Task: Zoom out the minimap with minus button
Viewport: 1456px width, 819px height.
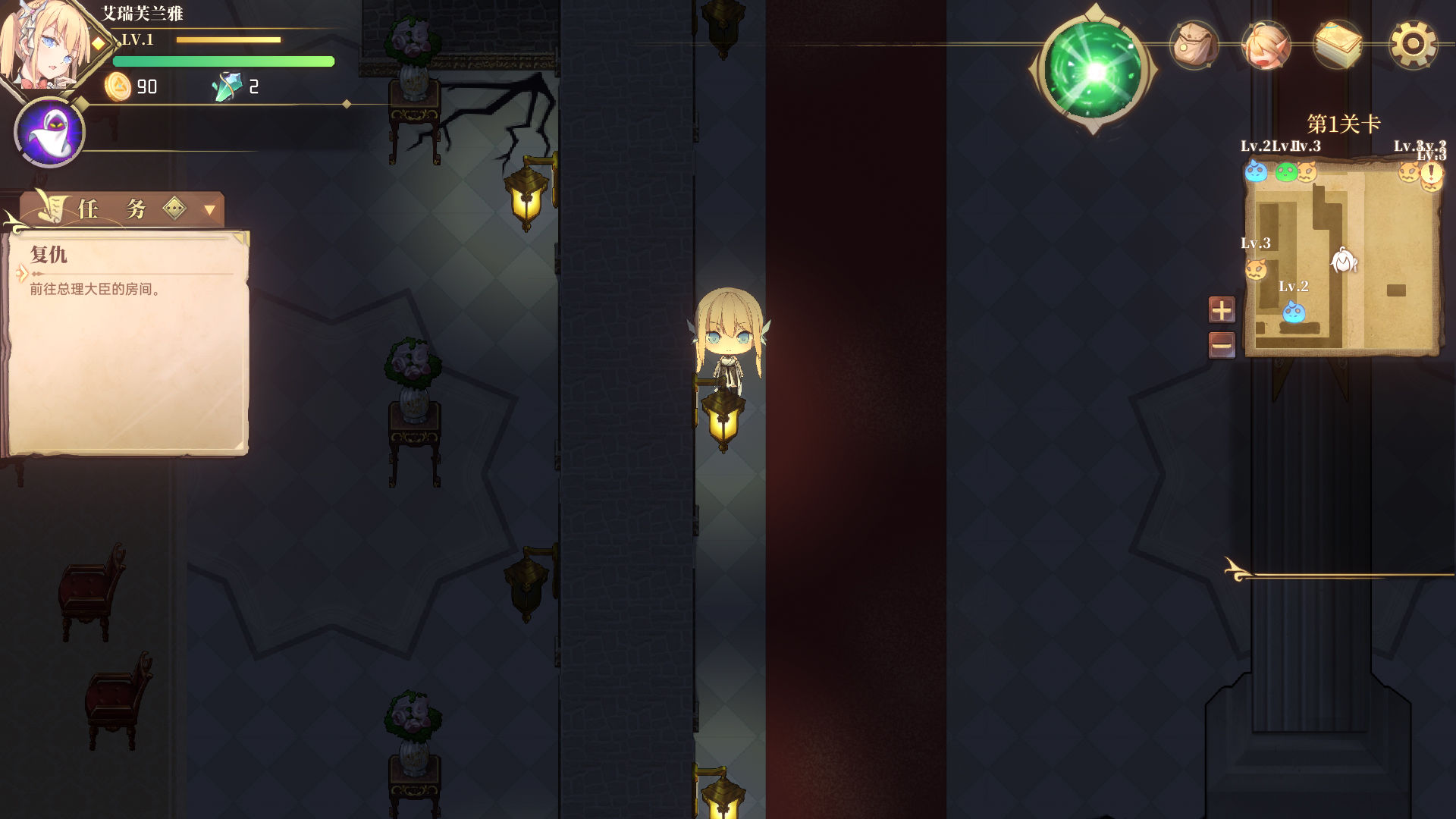Action: 1221,346
